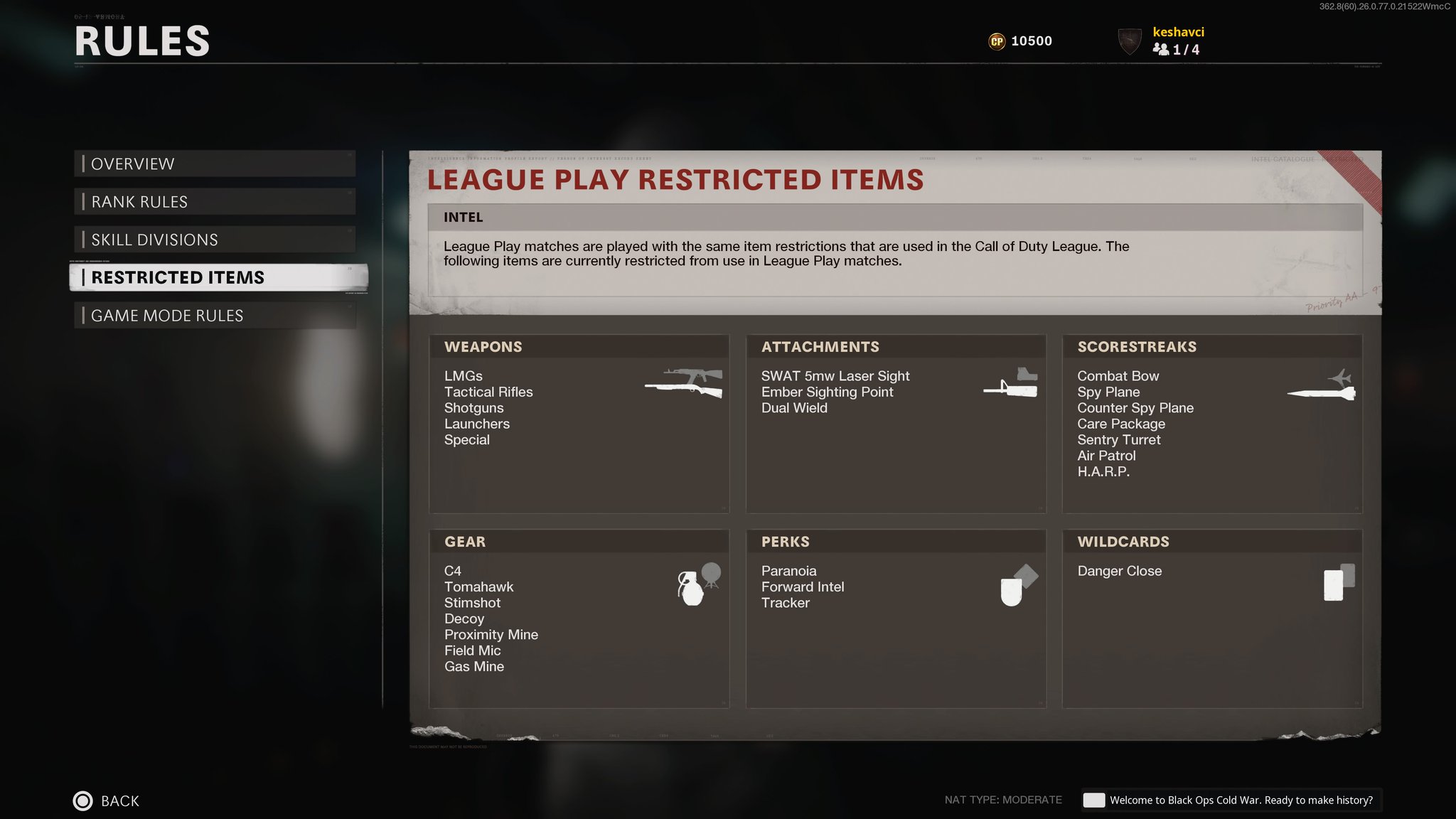The image size is (1456, 819).
Task: Open Game Mode Rules
Action: 215,316
